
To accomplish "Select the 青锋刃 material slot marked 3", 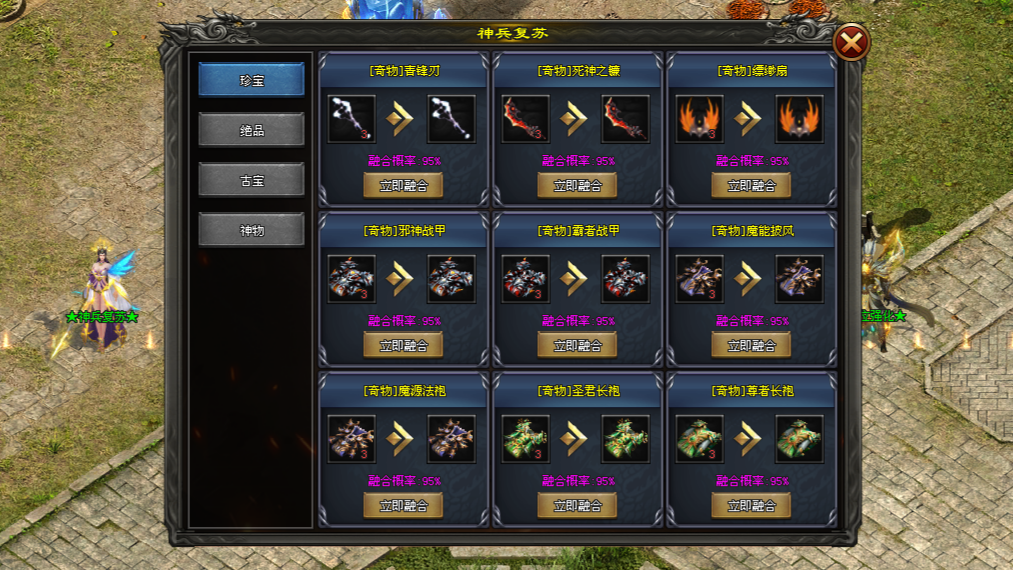I will coord(352,119).
